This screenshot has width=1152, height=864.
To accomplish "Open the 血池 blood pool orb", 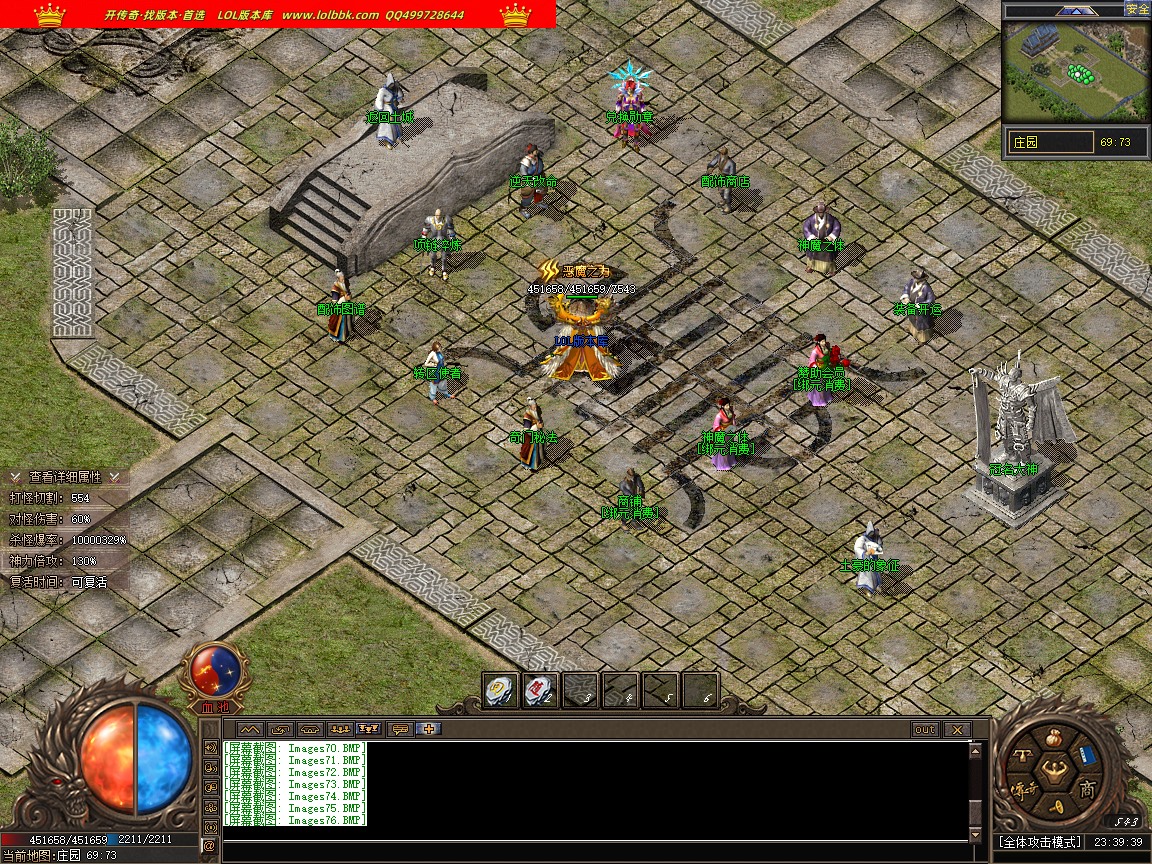I will point(214,671).
